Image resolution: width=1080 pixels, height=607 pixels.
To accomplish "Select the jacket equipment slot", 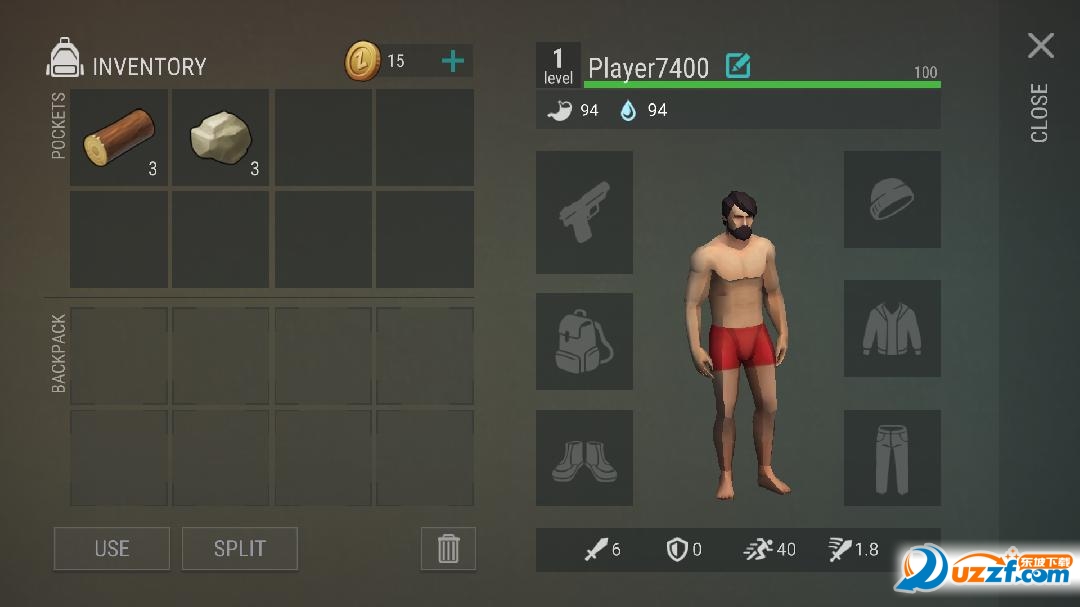I will pyautogui.click(x=892, y=329).
